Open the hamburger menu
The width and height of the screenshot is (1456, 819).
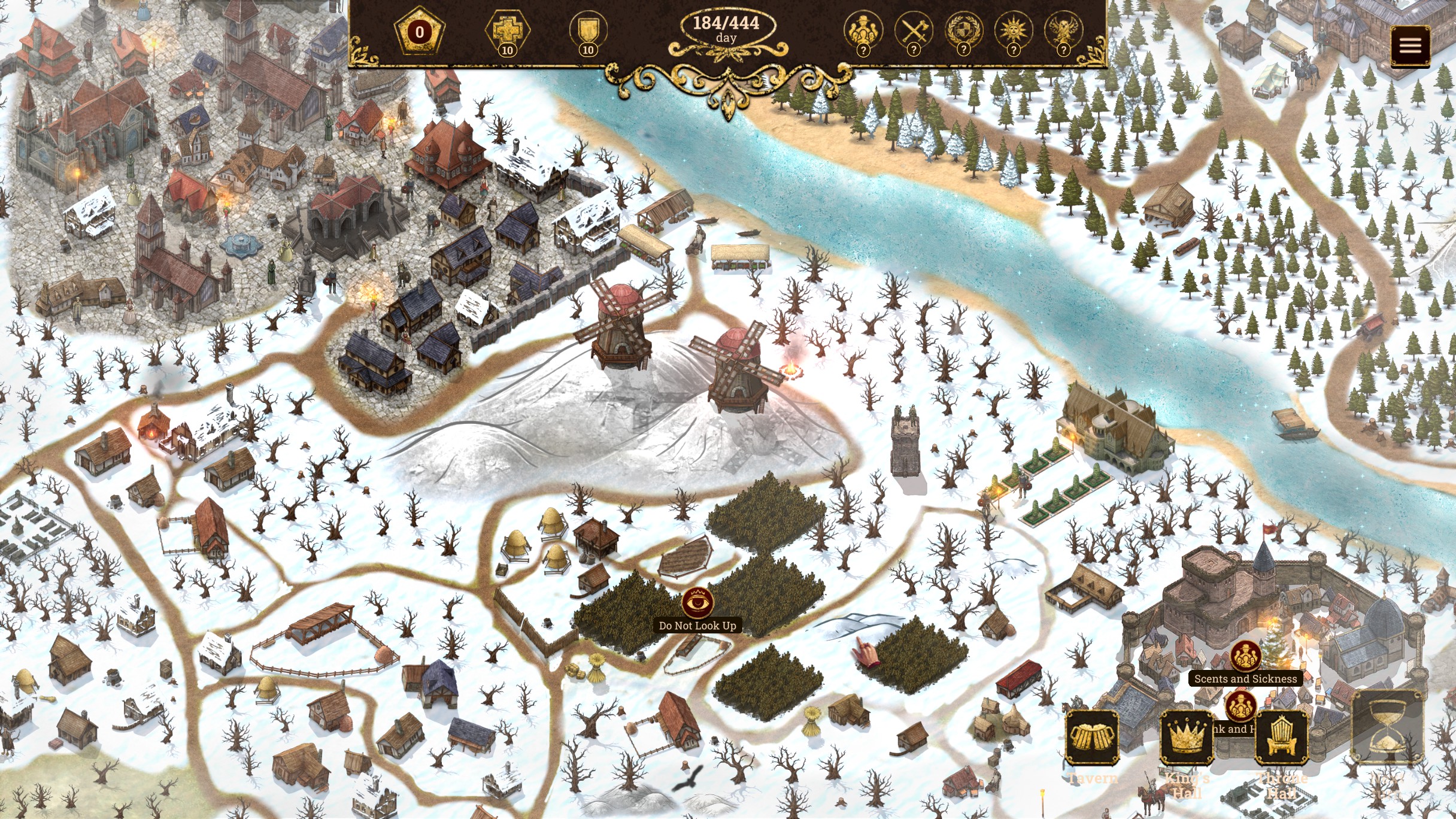coord(1410,45)
